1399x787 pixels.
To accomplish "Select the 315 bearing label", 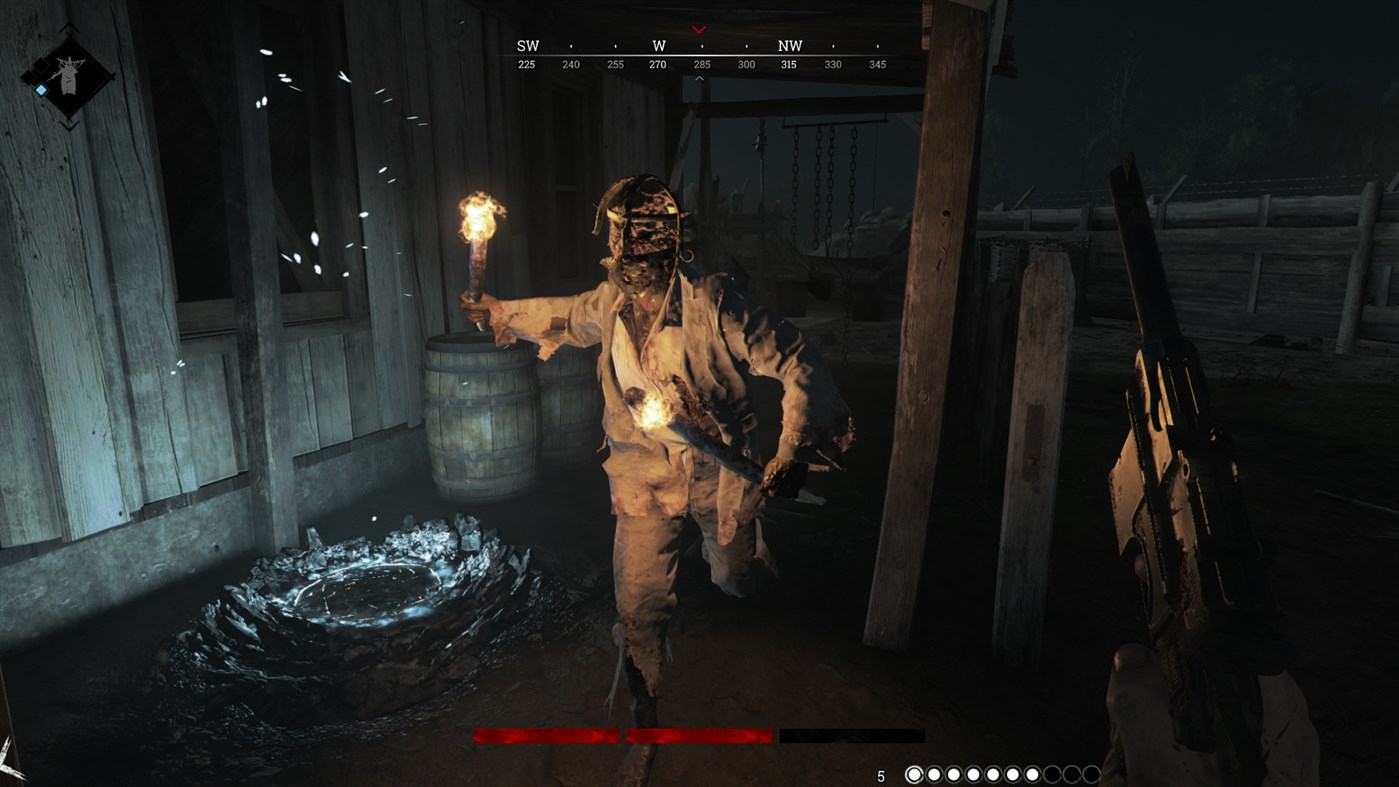I will point(789,63).
